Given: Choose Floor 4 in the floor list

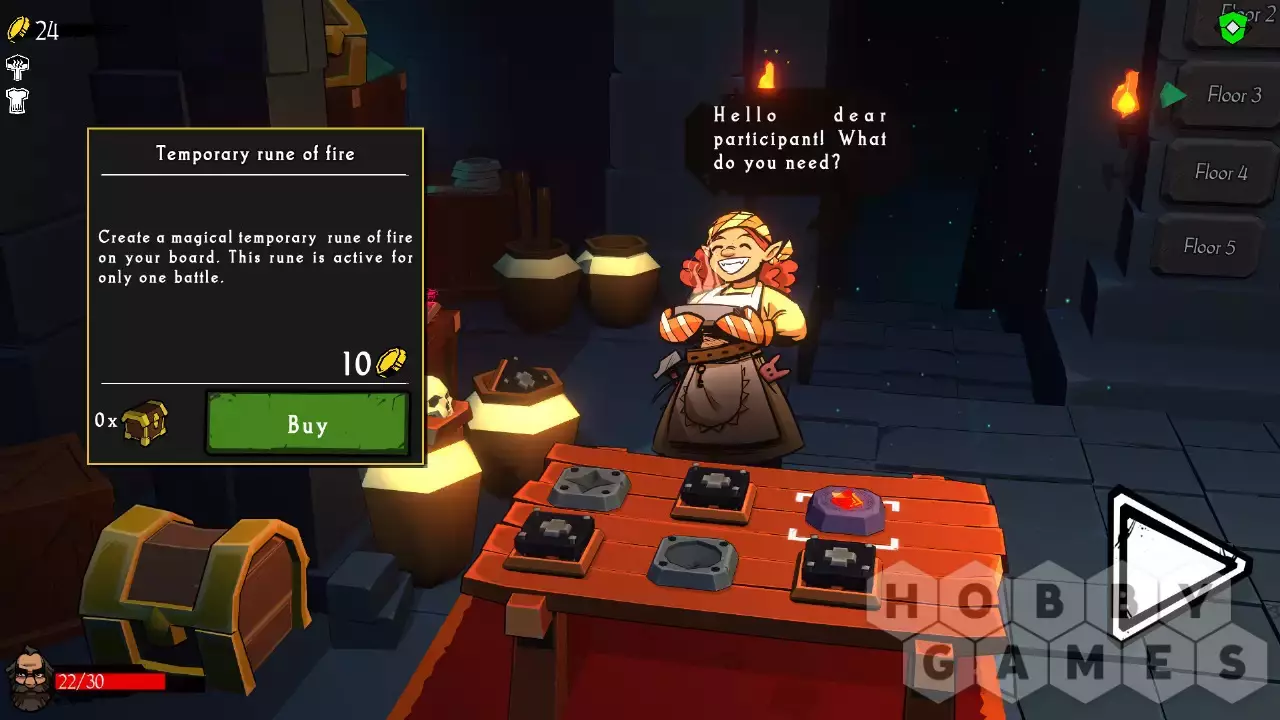Looking at the screenshot, I should [1220, 172].
